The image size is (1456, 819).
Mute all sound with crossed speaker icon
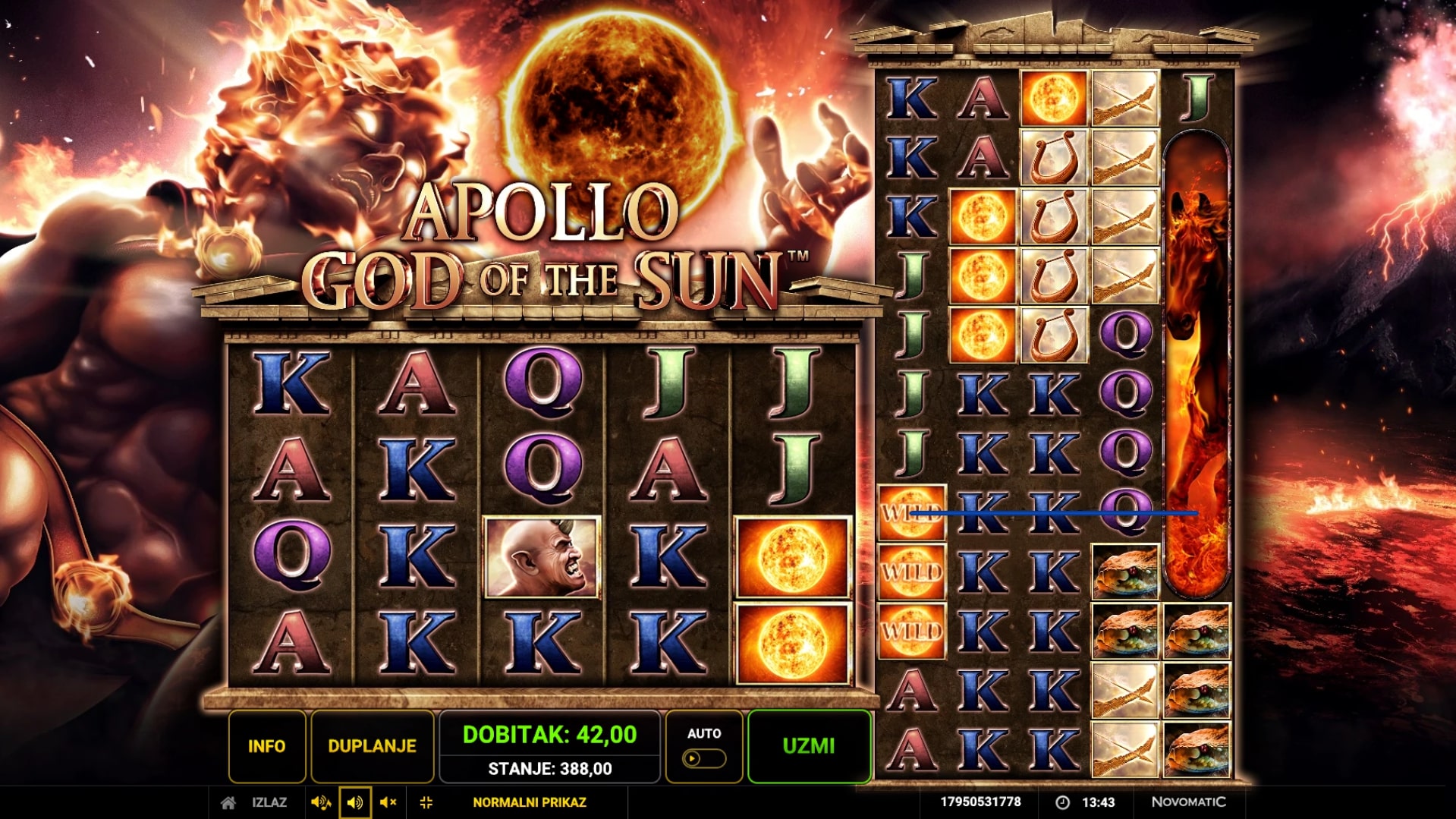(388, 802)
